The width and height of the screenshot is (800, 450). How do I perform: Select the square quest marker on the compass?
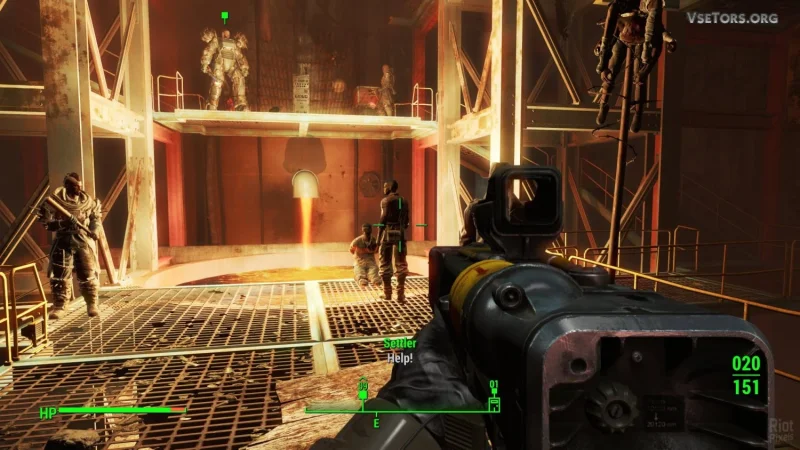point(363,394)
